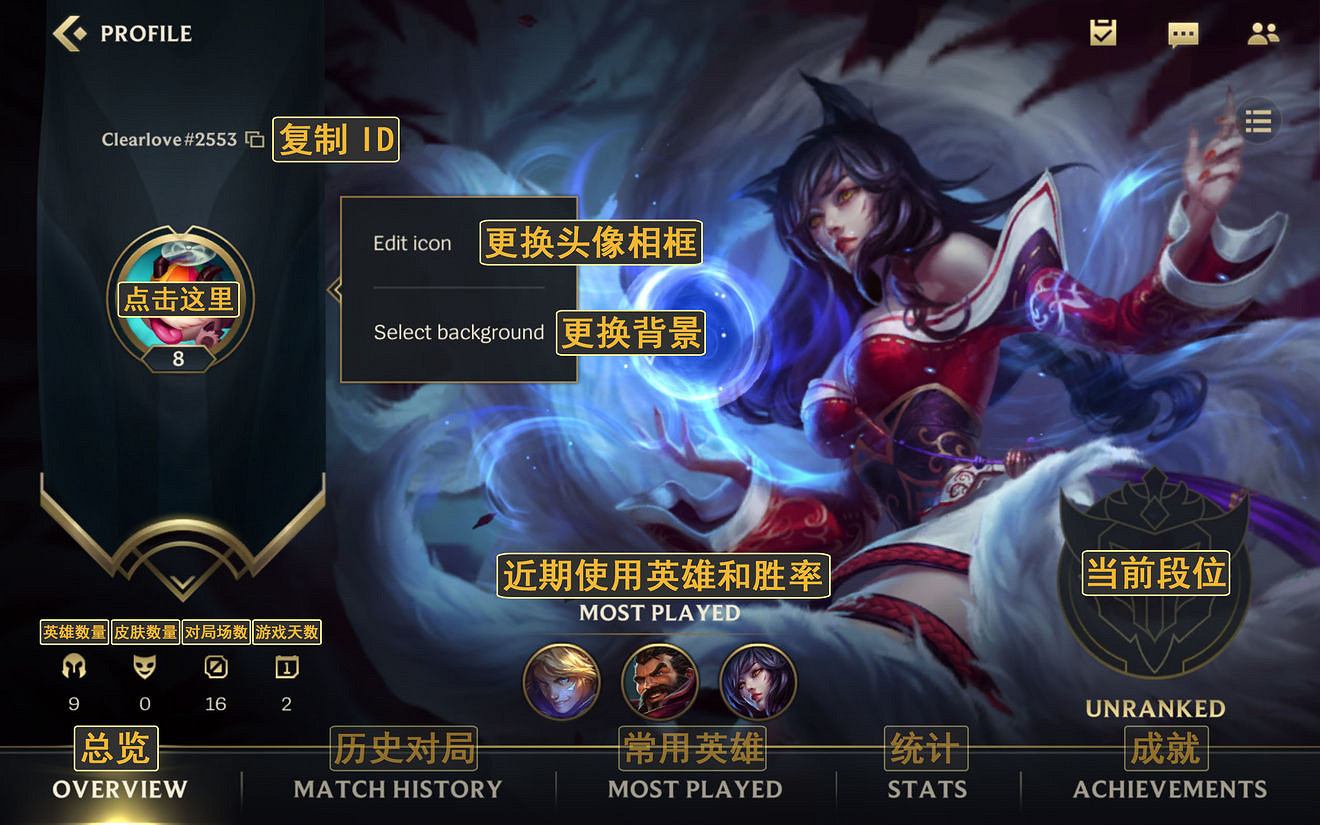This screenshot has width=1320, height=825.
Task: Switch to the ACHIEVEMENTS tab
Action: coord(1169,789)
